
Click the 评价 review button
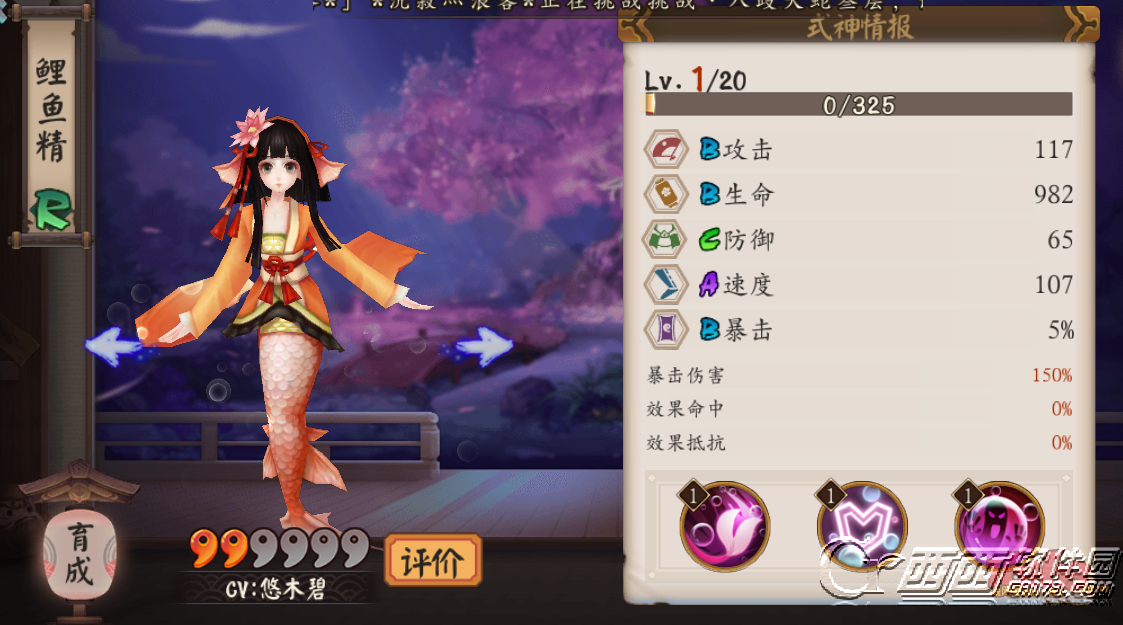(433, 561)
